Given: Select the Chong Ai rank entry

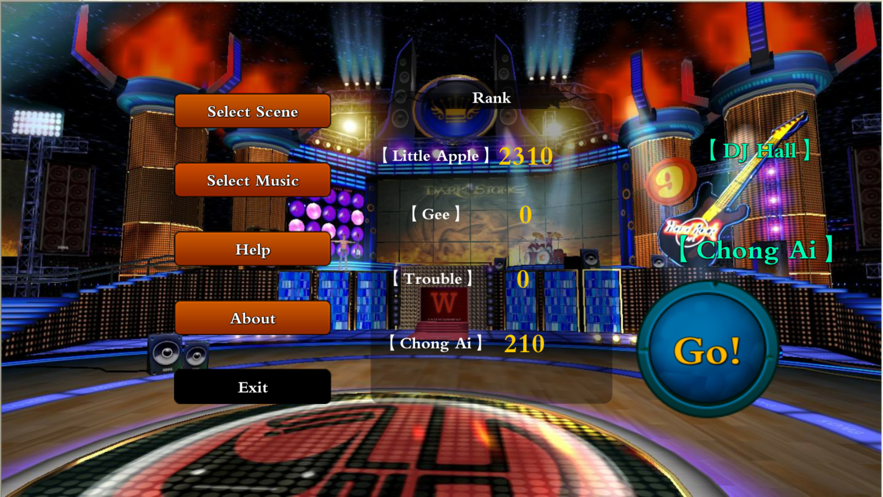Looking at the screenshot, I should coord(436,343).
